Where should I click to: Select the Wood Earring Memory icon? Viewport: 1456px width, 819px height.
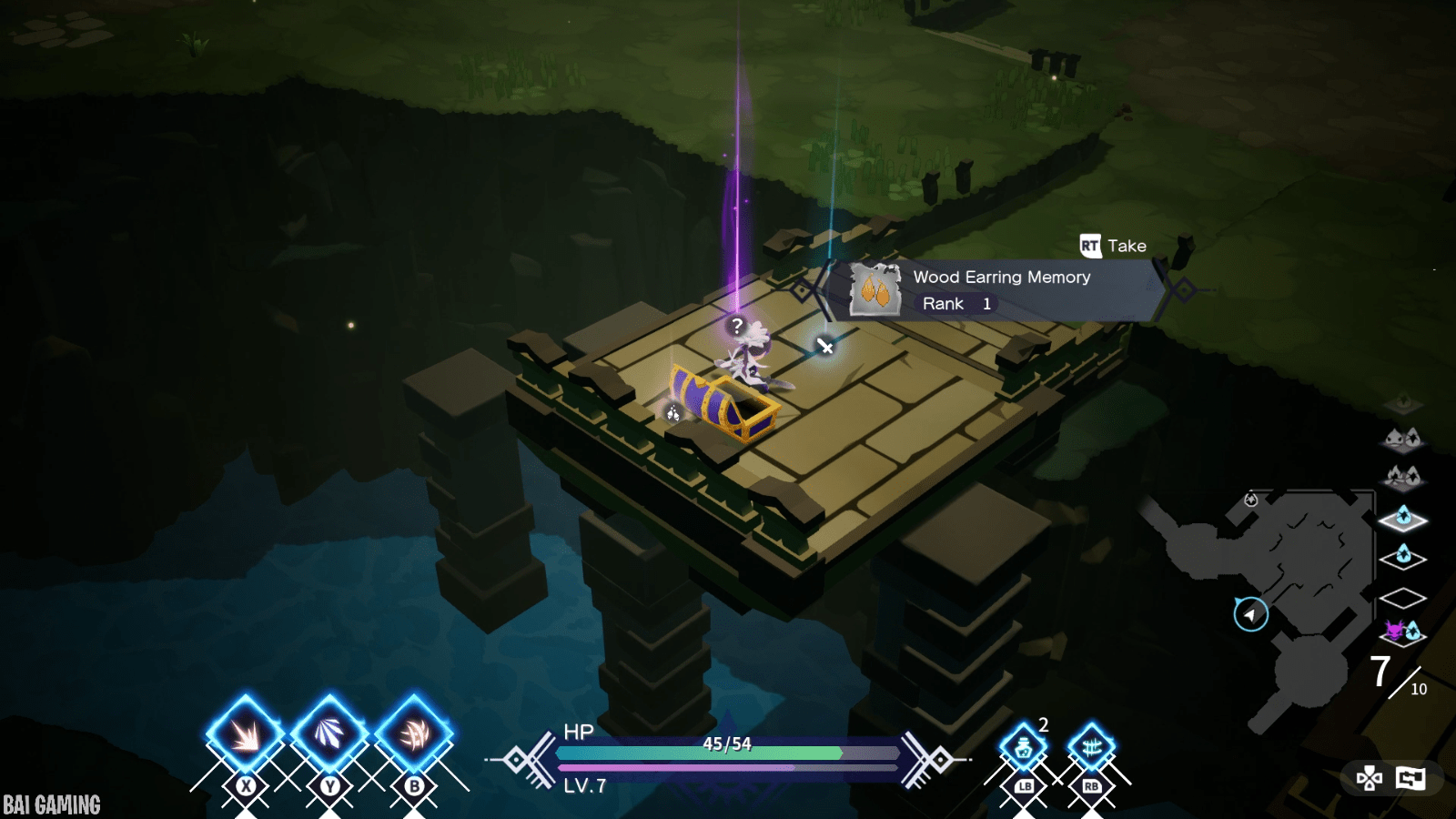point(875,290)
